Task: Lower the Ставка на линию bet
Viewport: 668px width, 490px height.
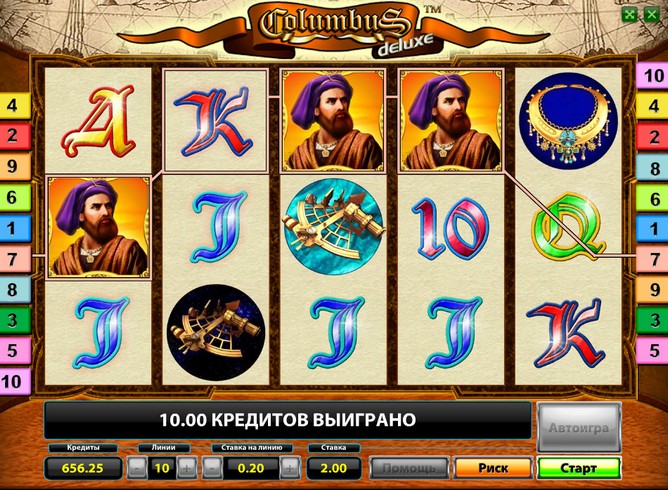Action: point(212,467)
